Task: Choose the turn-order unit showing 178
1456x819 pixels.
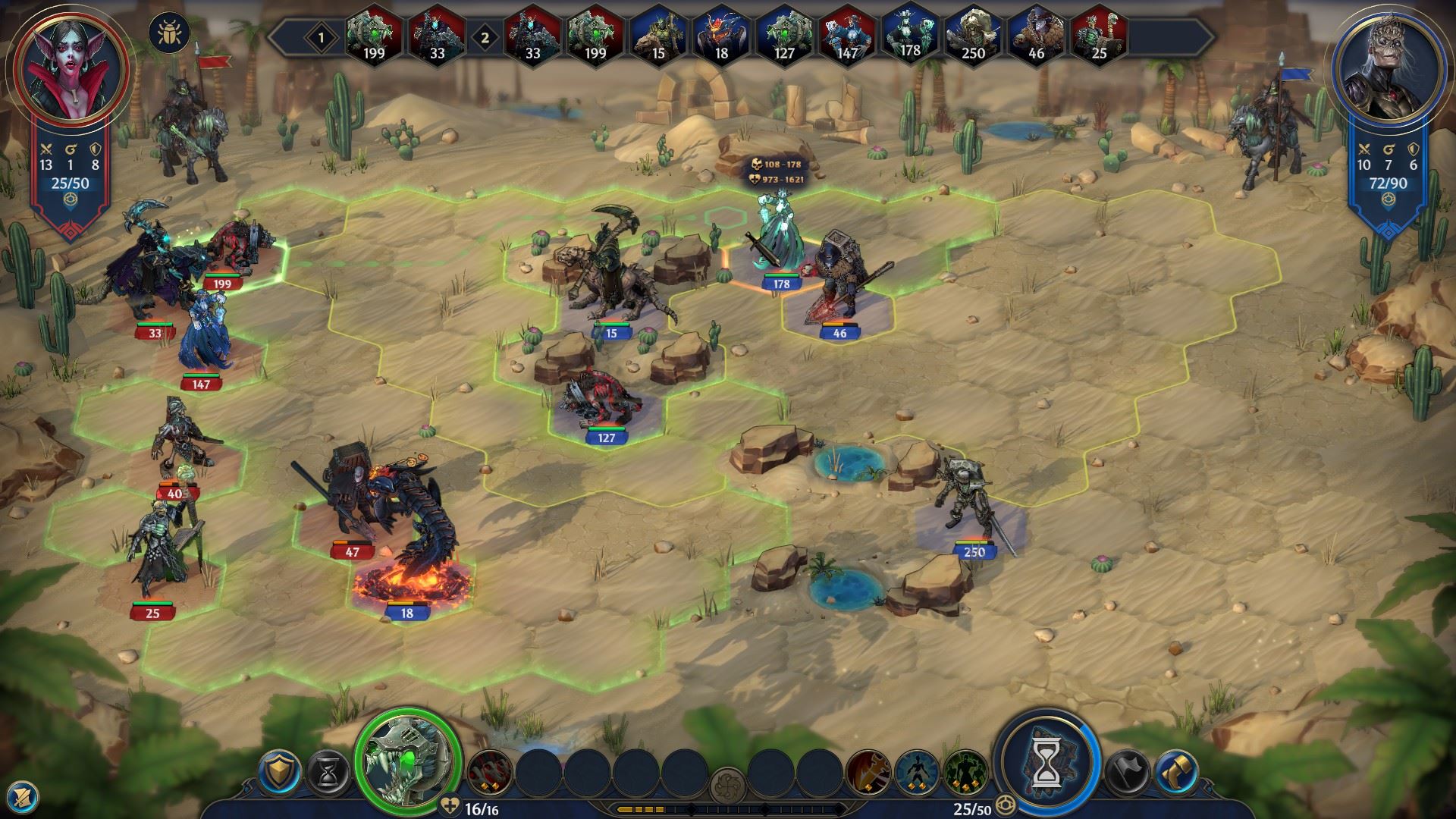Action: pos(910,33)
